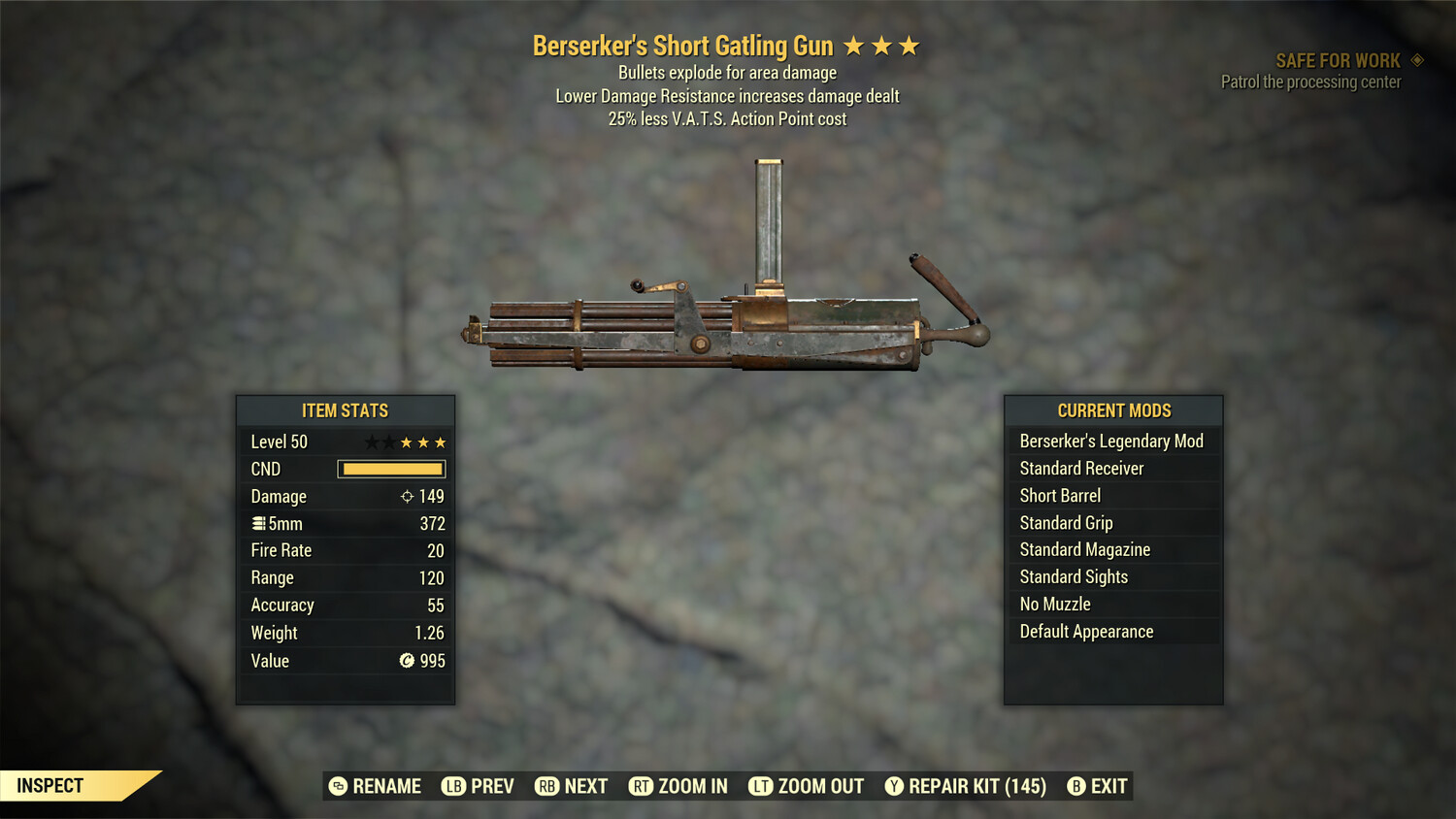
Task: Click the RT zoom in icon
Action: (x=642, y=786)
